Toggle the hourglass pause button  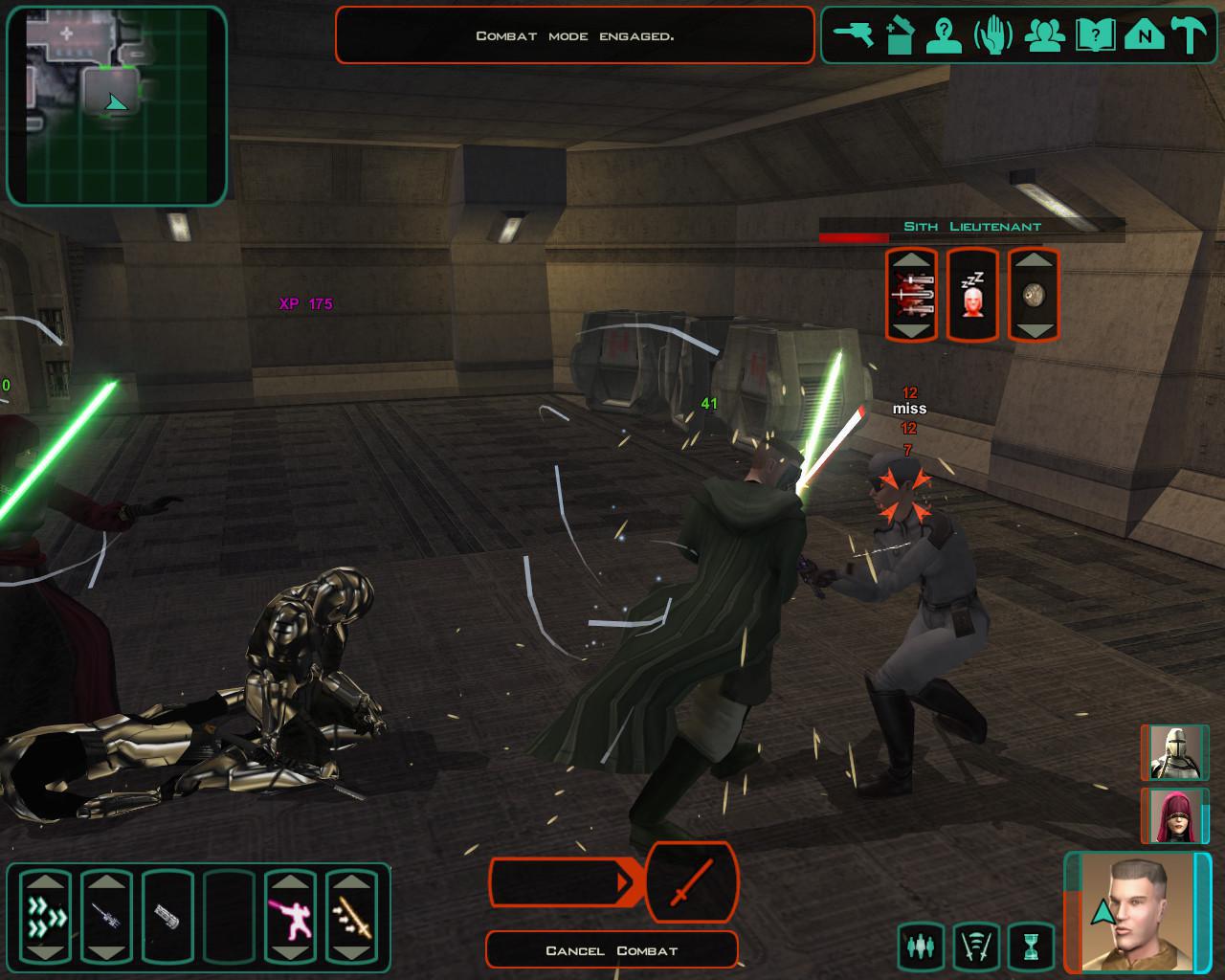1030,947
